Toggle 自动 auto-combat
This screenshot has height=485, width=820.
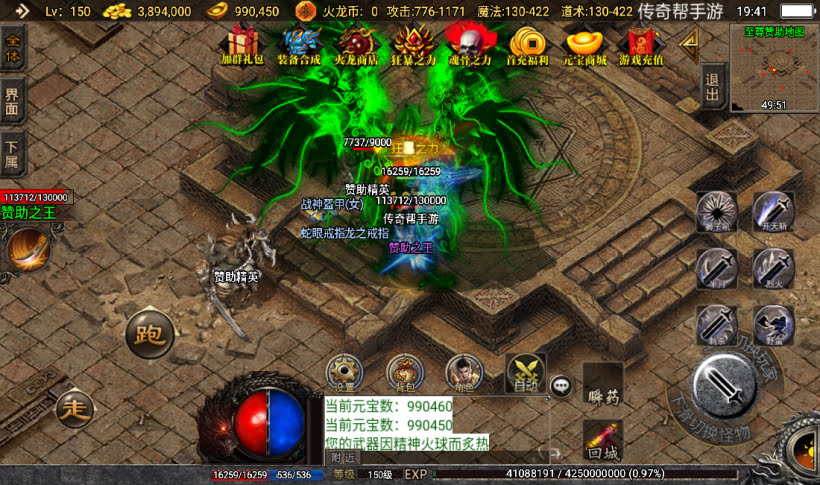point(525,372)
